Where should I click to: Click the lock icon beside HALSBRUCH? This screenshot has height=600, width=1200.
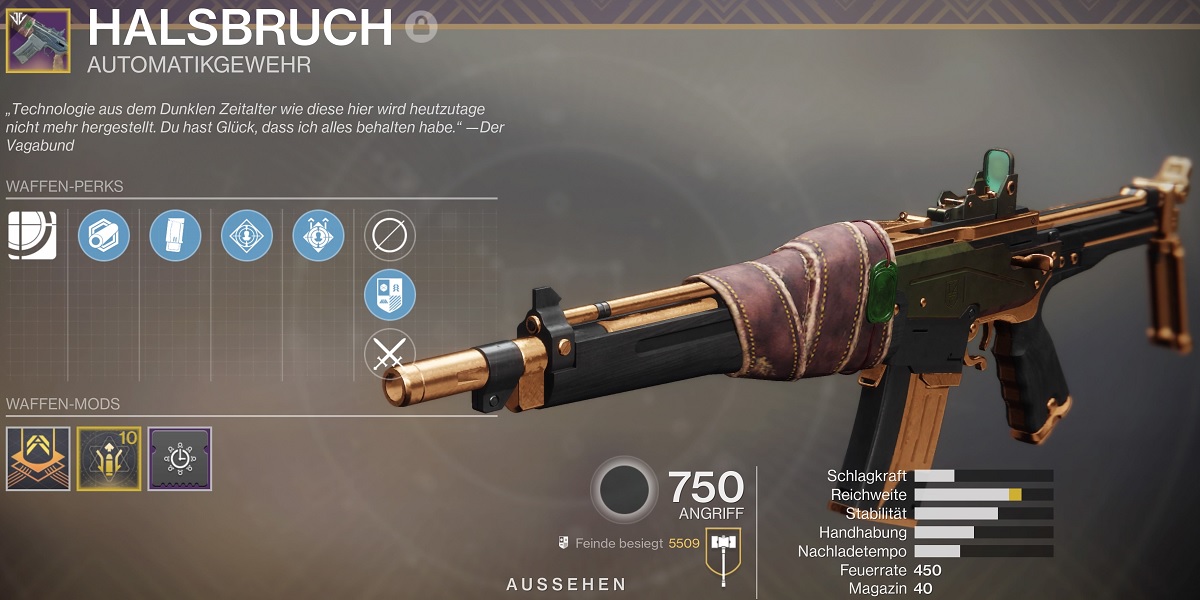point(421,27)
